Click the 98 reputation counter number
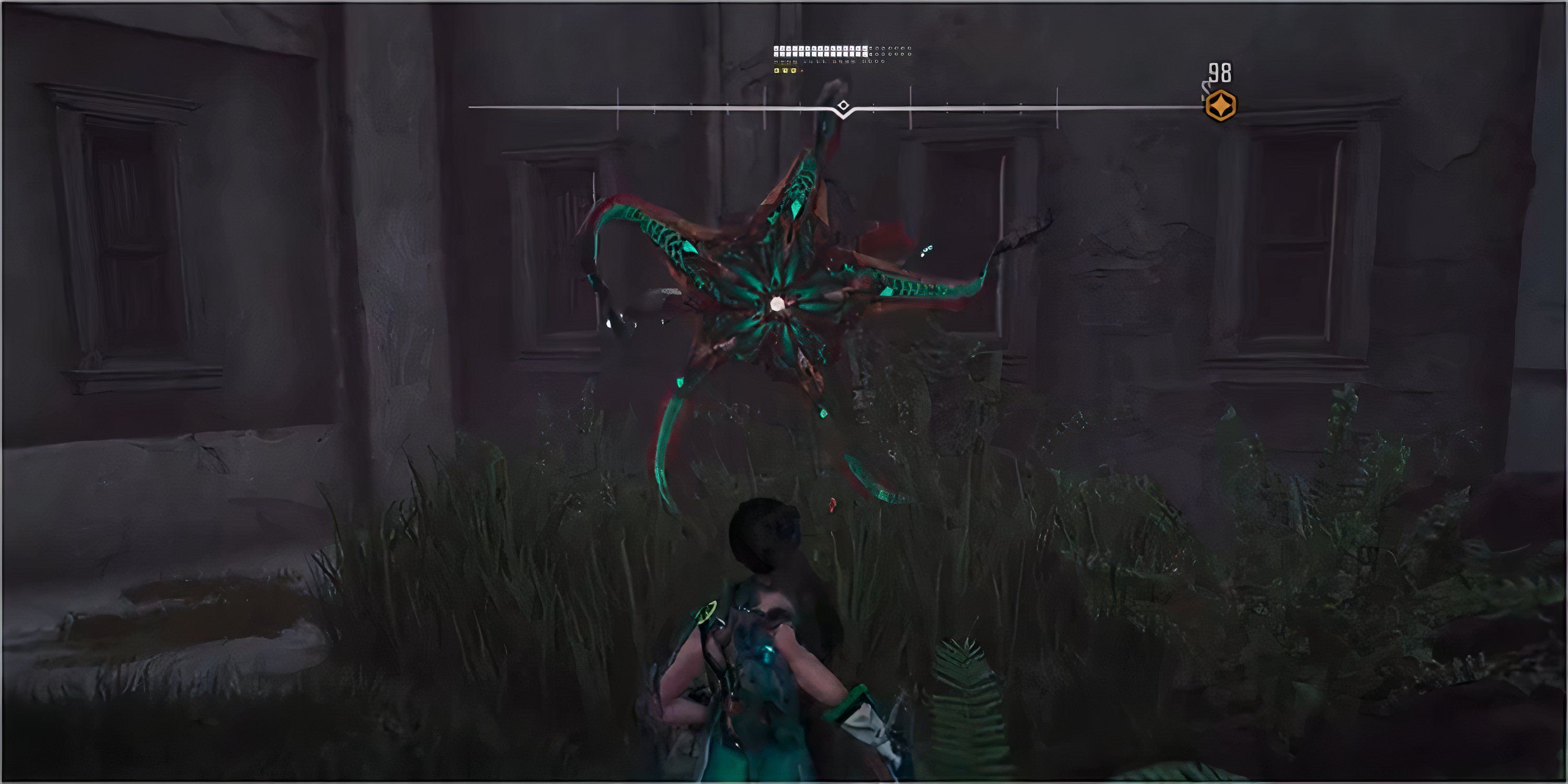 (x=1220, y=72)
